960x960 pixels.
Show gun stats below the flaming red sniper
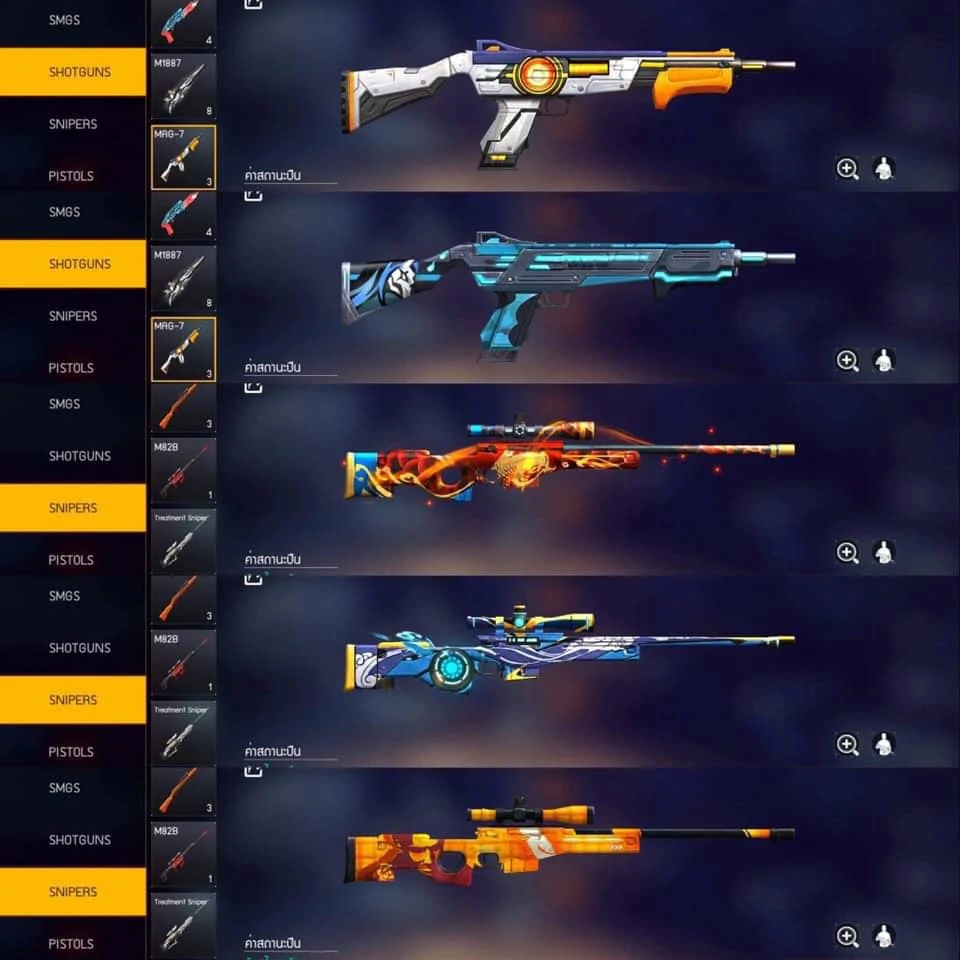click(273, 560)
